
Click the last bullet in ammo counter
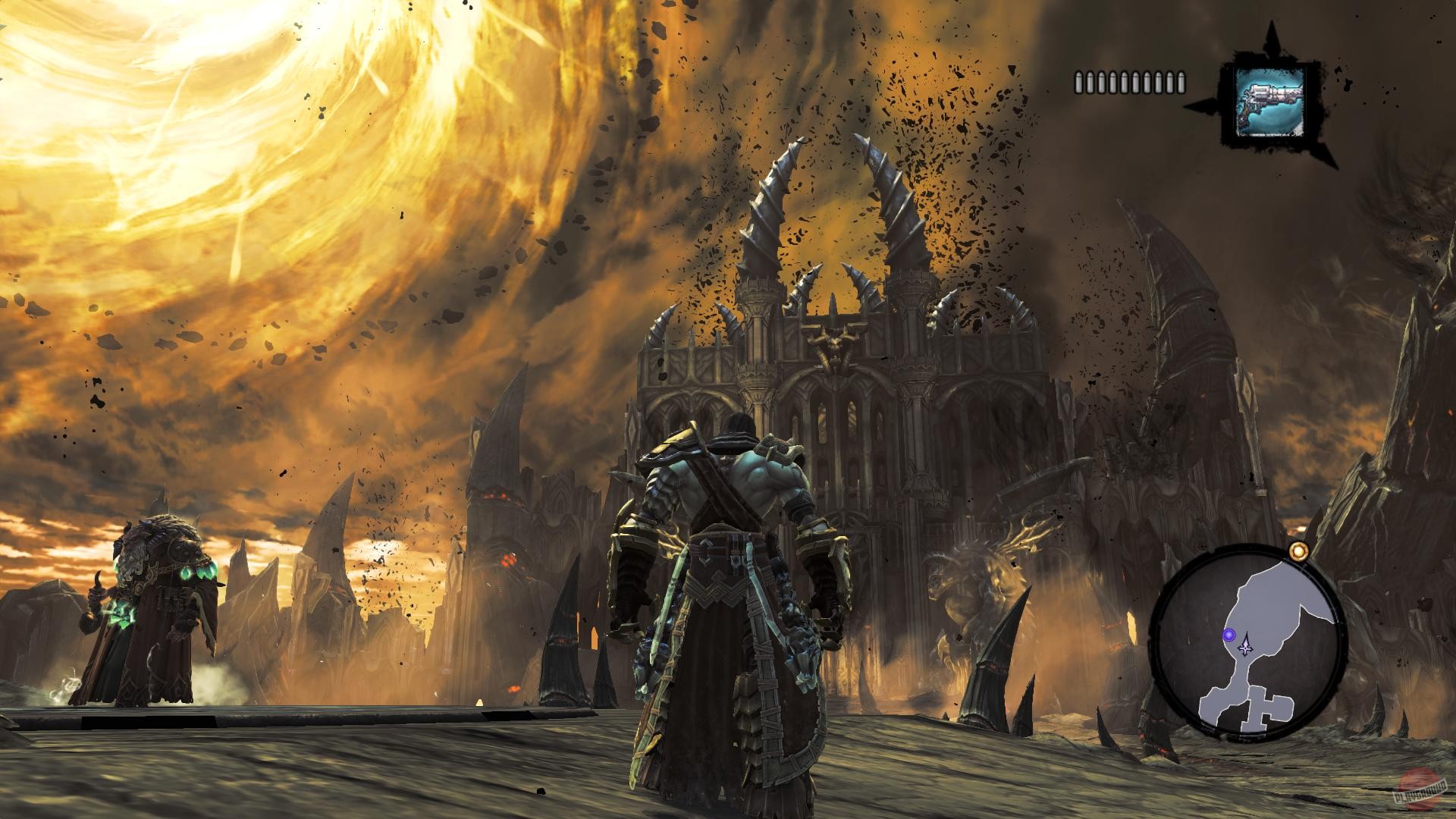(1181, 82)
